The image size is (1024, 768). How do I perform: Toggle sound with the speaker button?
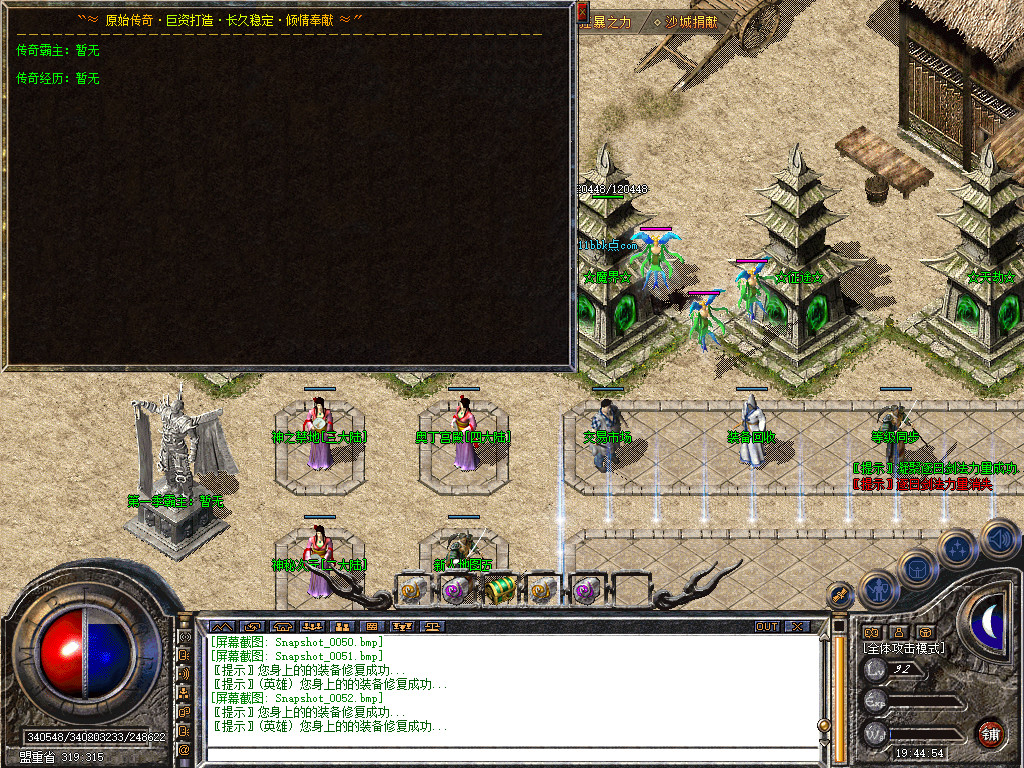point(997,537)
